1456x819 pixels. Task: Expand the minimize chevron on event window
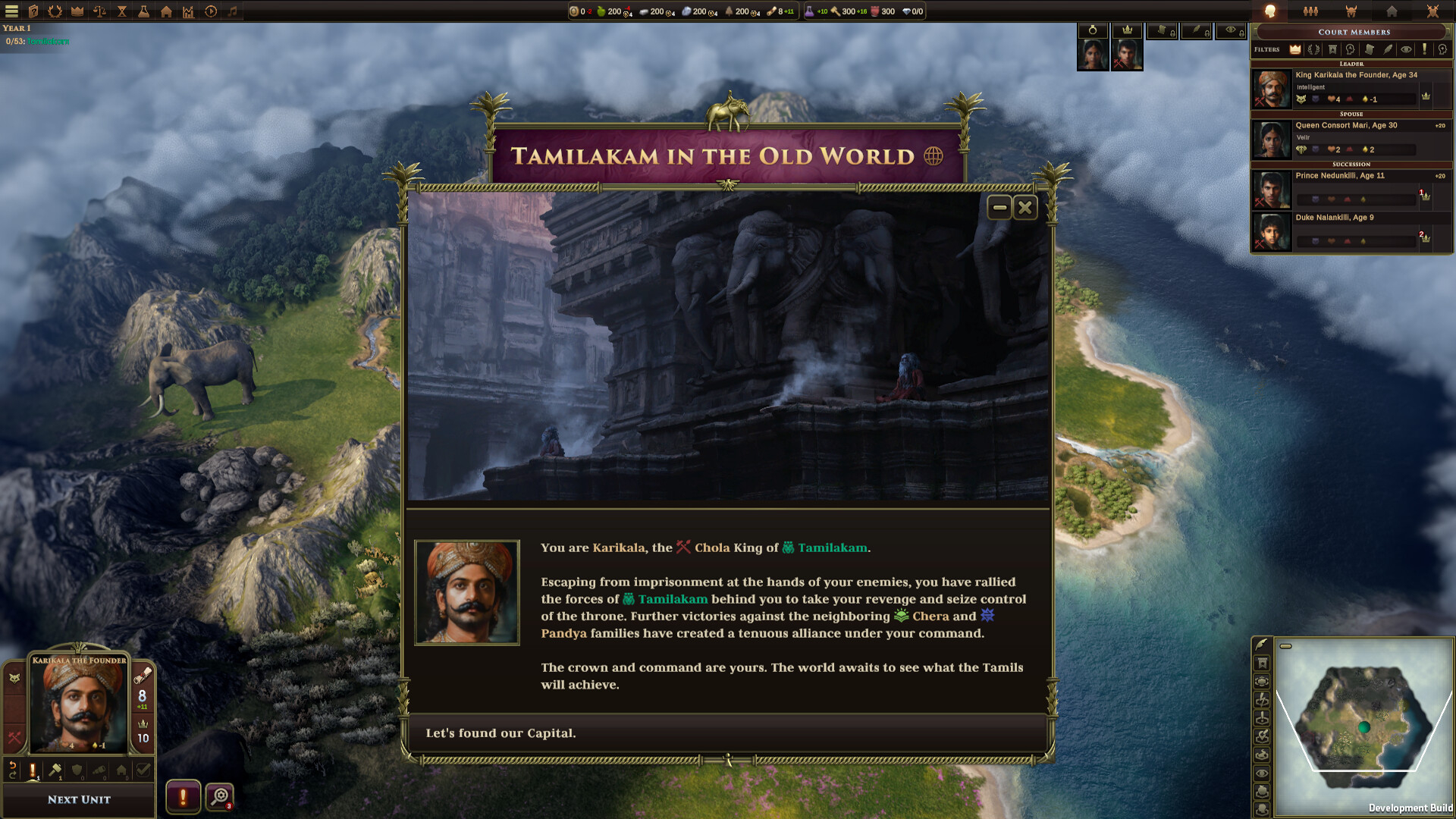pyautogui.click(x=1000, y=207)
